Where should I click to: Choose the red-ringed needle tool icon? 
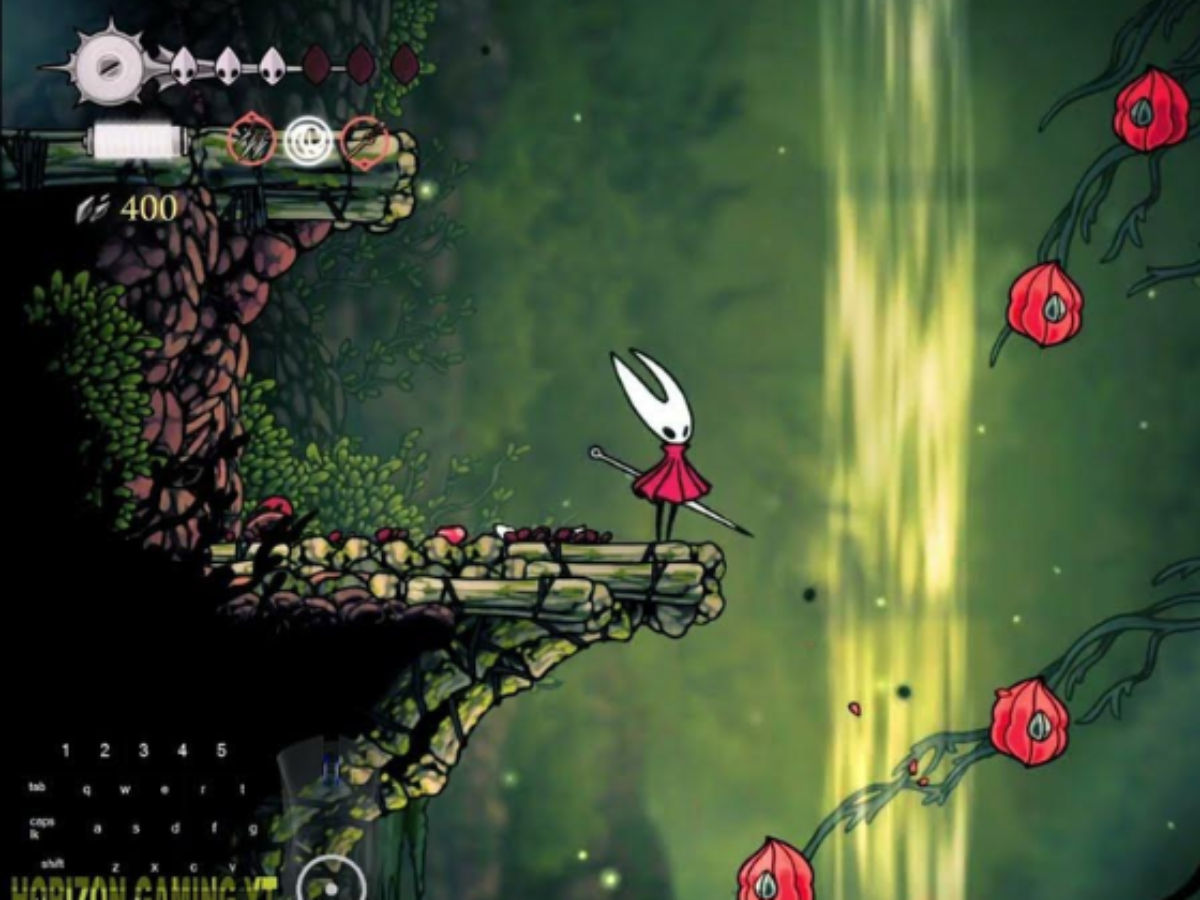click(364, 141)
